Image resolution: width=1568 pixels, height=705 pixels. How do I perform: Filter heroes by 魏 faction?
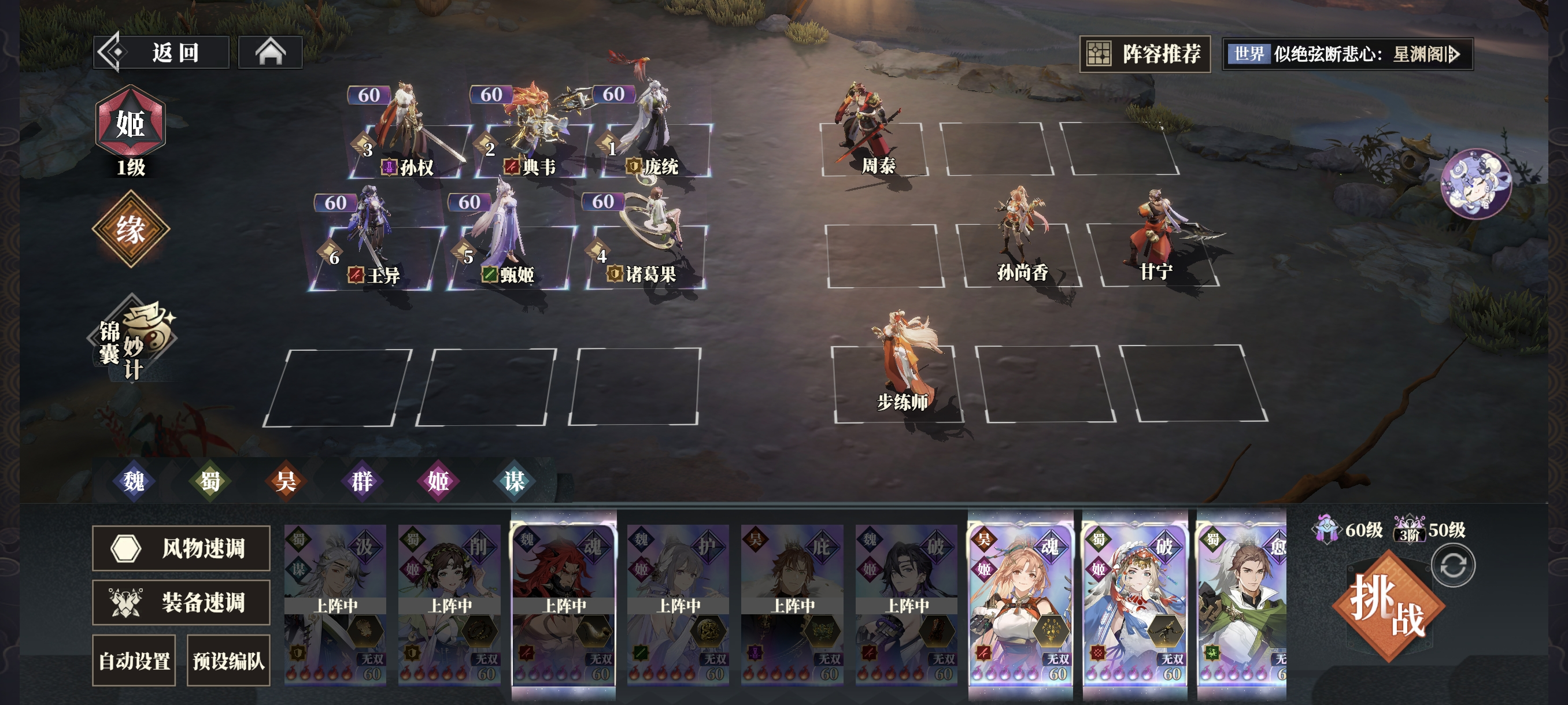(x=134, y=481)
